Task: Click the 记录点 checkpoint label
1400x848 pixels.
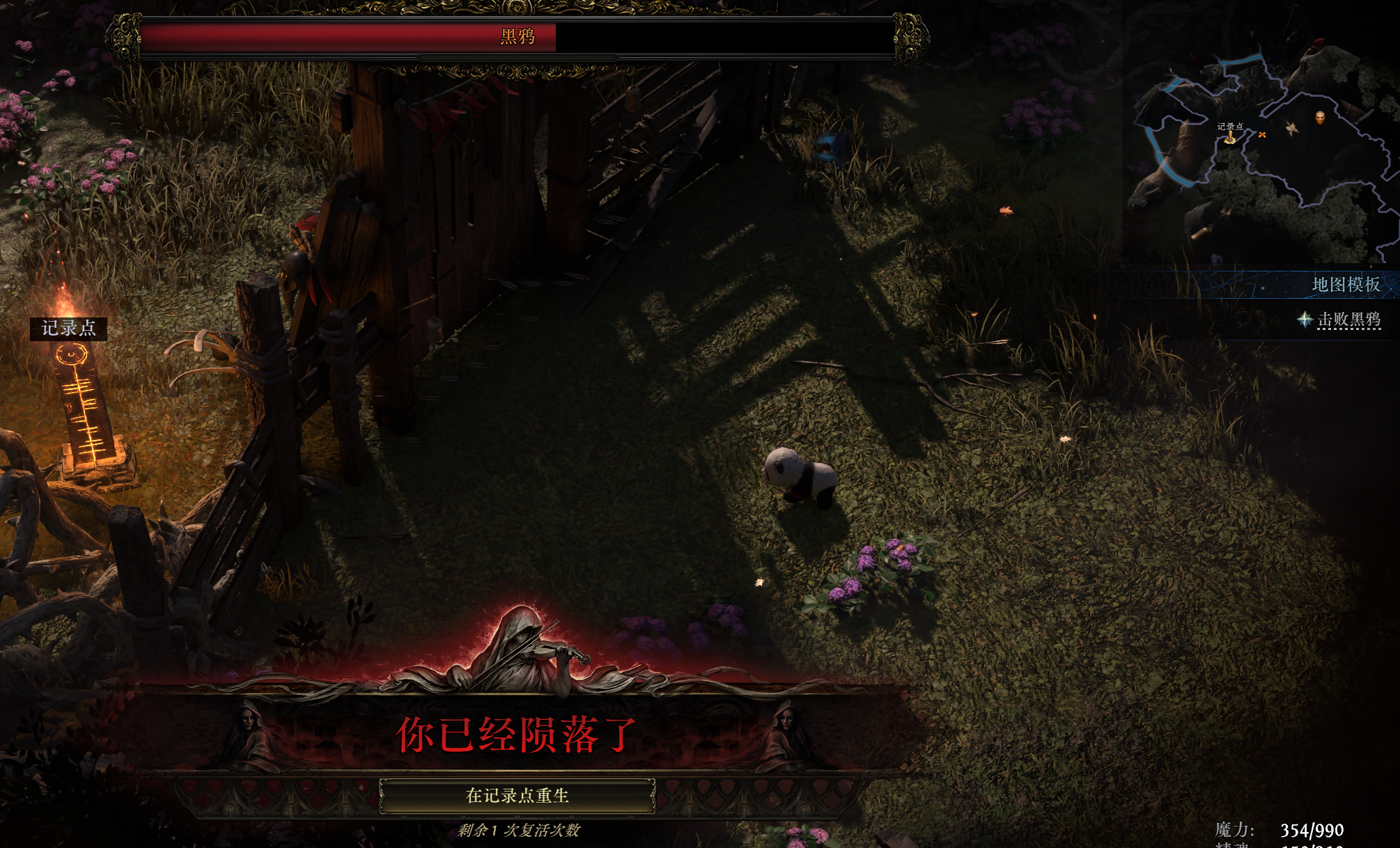Action: (x=68, y=328)
